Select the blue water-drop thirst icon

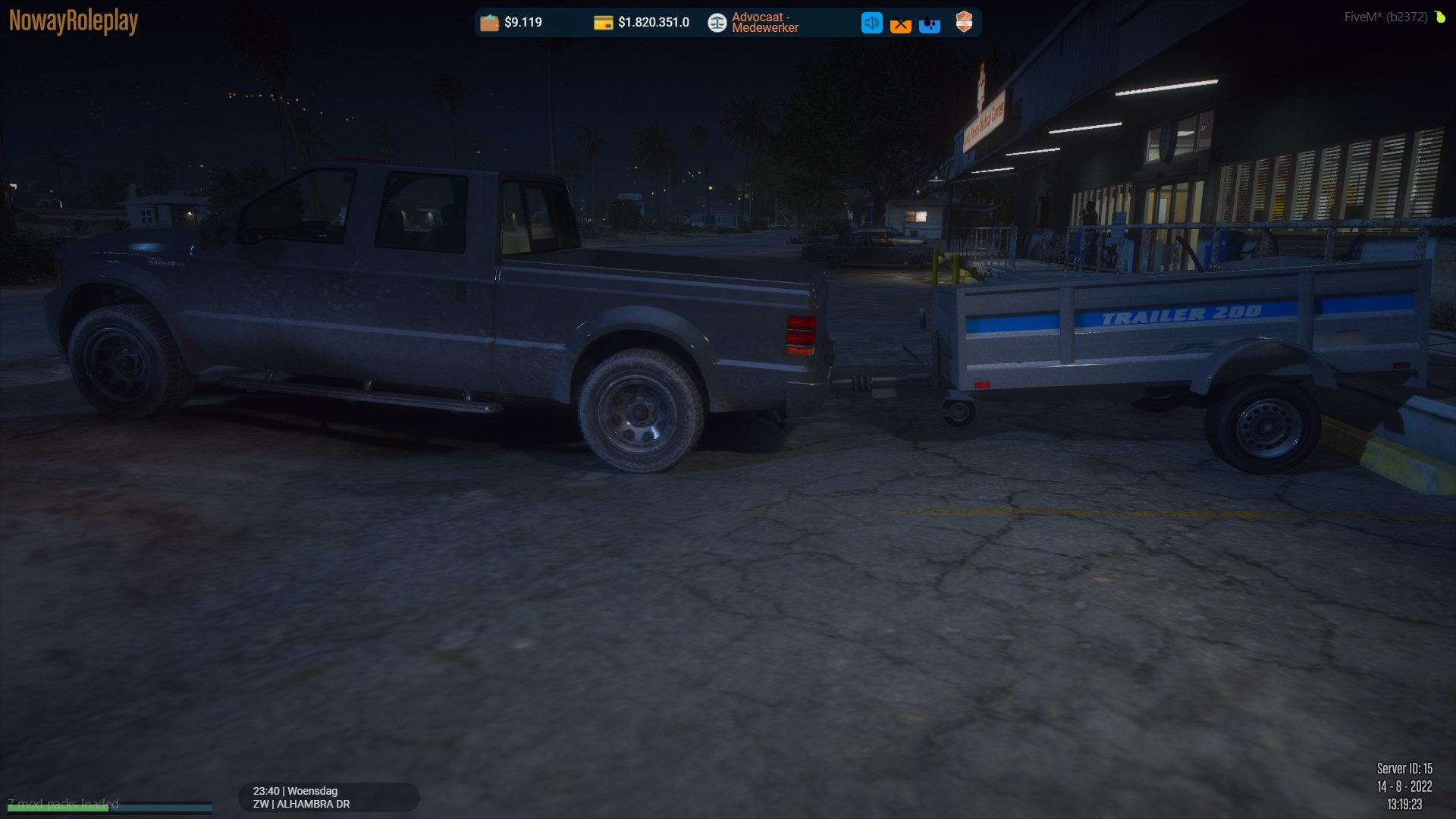click(x=930, y=24)
